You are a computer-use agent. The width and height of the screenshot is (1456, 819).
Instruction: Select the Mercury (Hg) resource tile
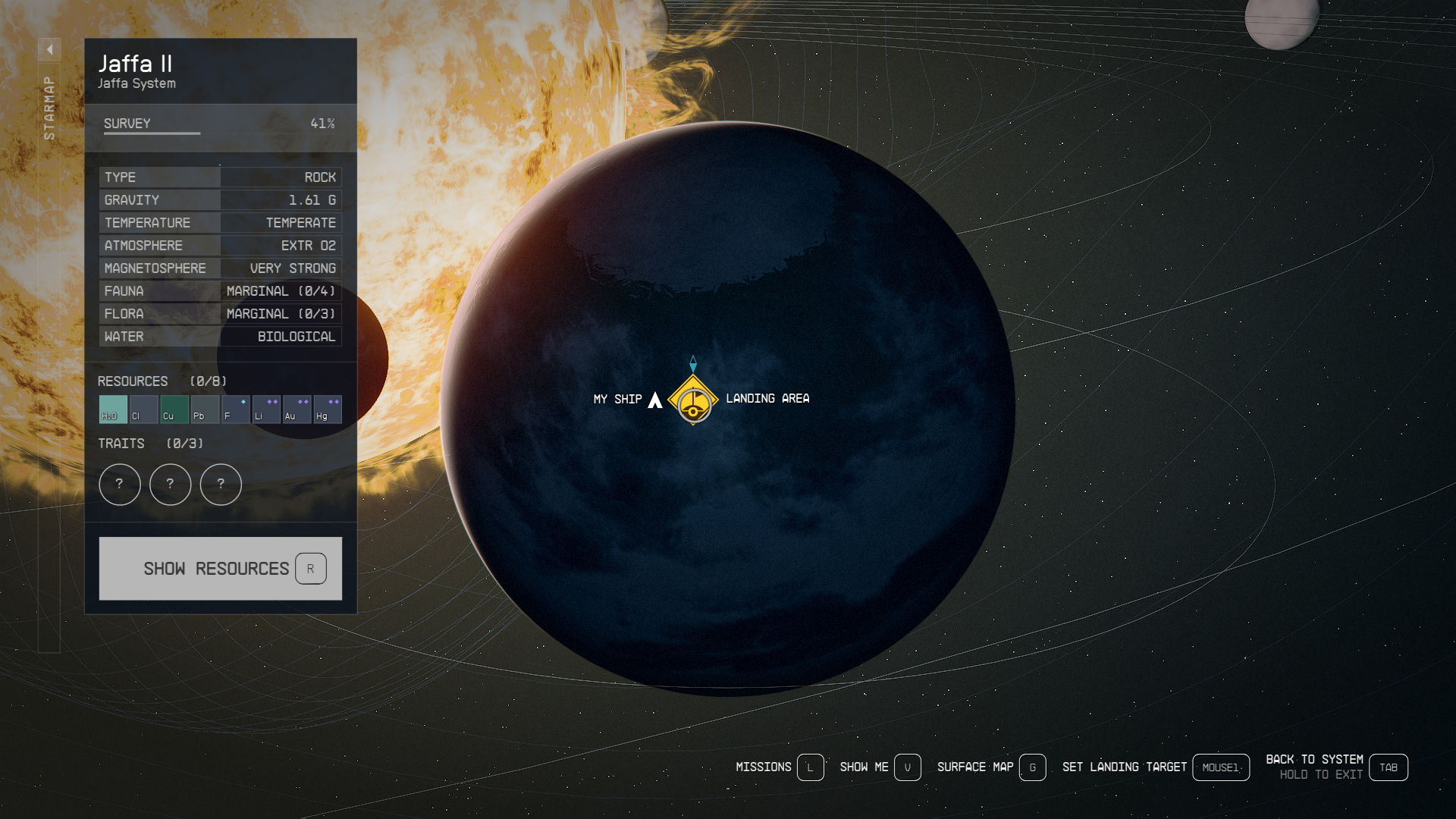click(x=328, y=409)
